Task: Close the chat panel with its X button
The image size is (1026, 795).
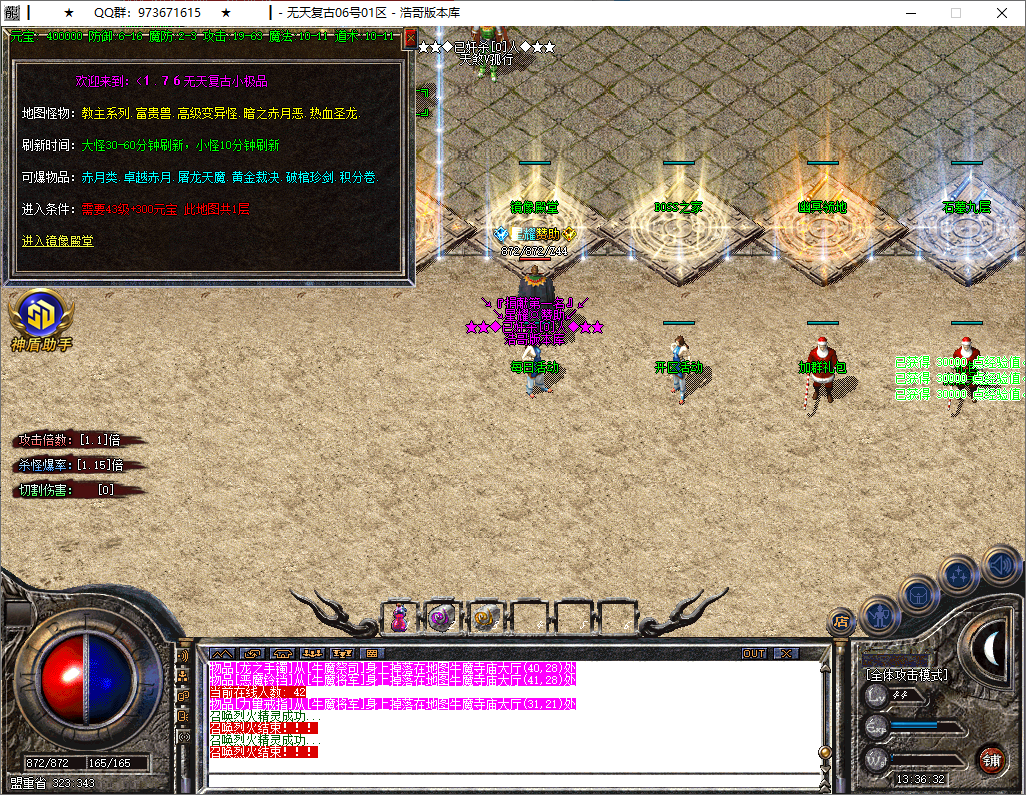Action: [x=787, y=654]
